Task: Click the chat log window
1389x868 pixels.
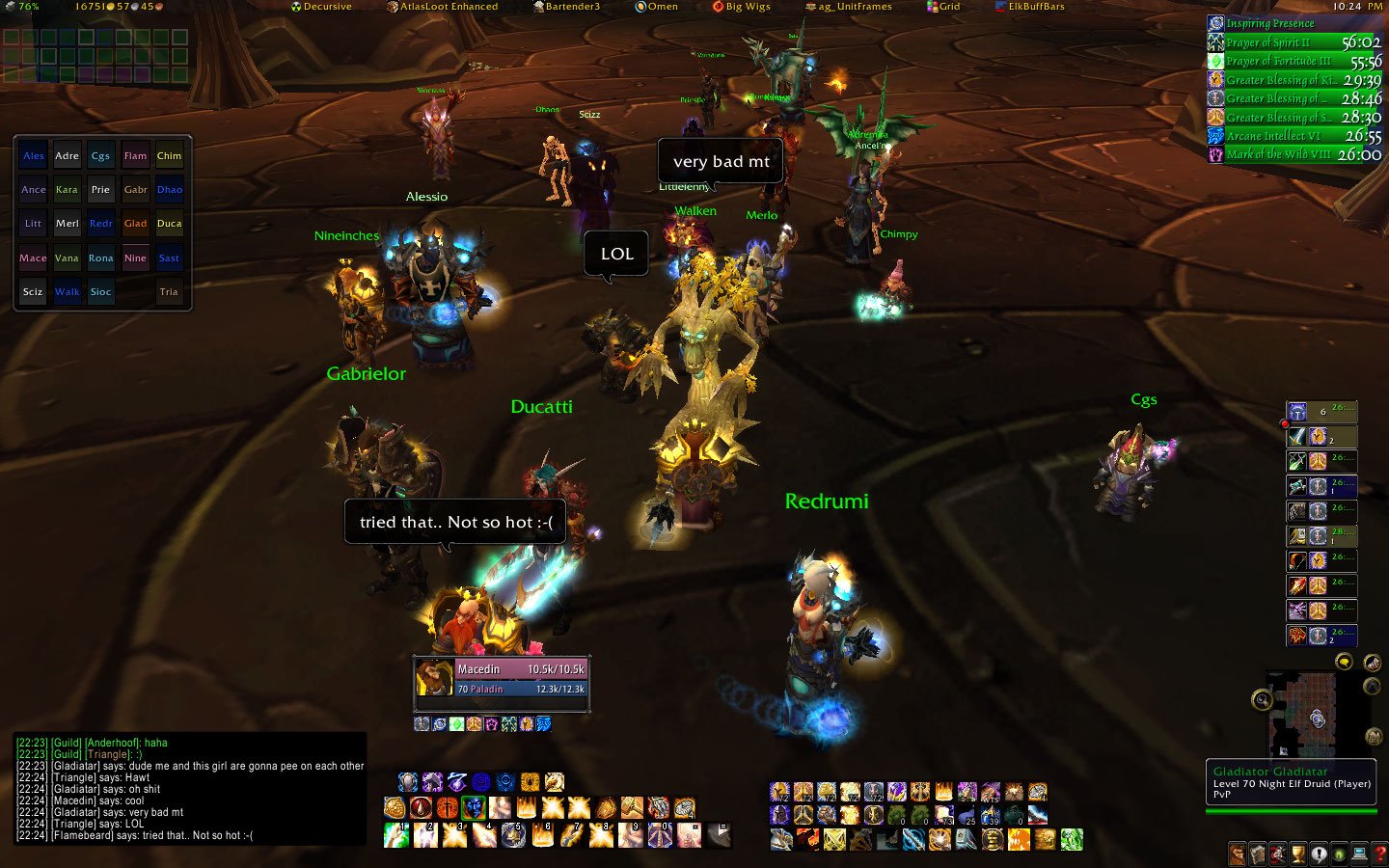Action: [x=190, y=789]
